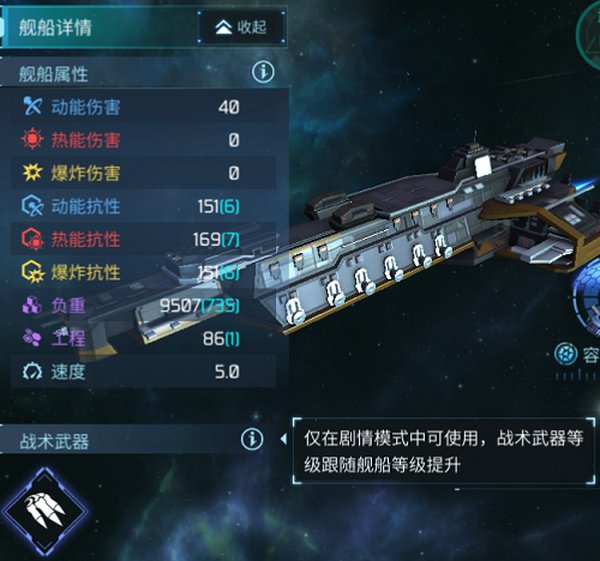Collapse the ship details panel with 收起
This screenshot has height=561, width=600.
[242, 27]
